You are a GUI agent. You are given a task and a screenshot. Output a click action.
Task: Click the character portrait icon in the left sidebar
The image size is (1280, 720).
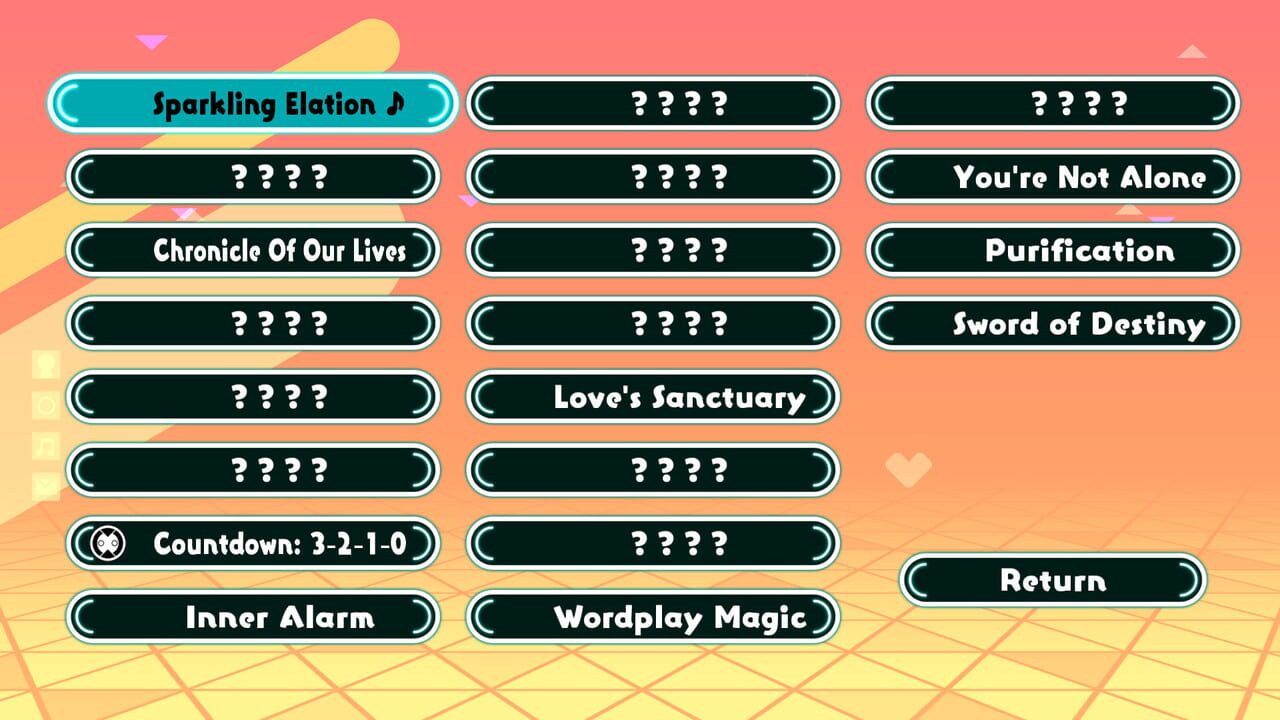click(47, 363)
